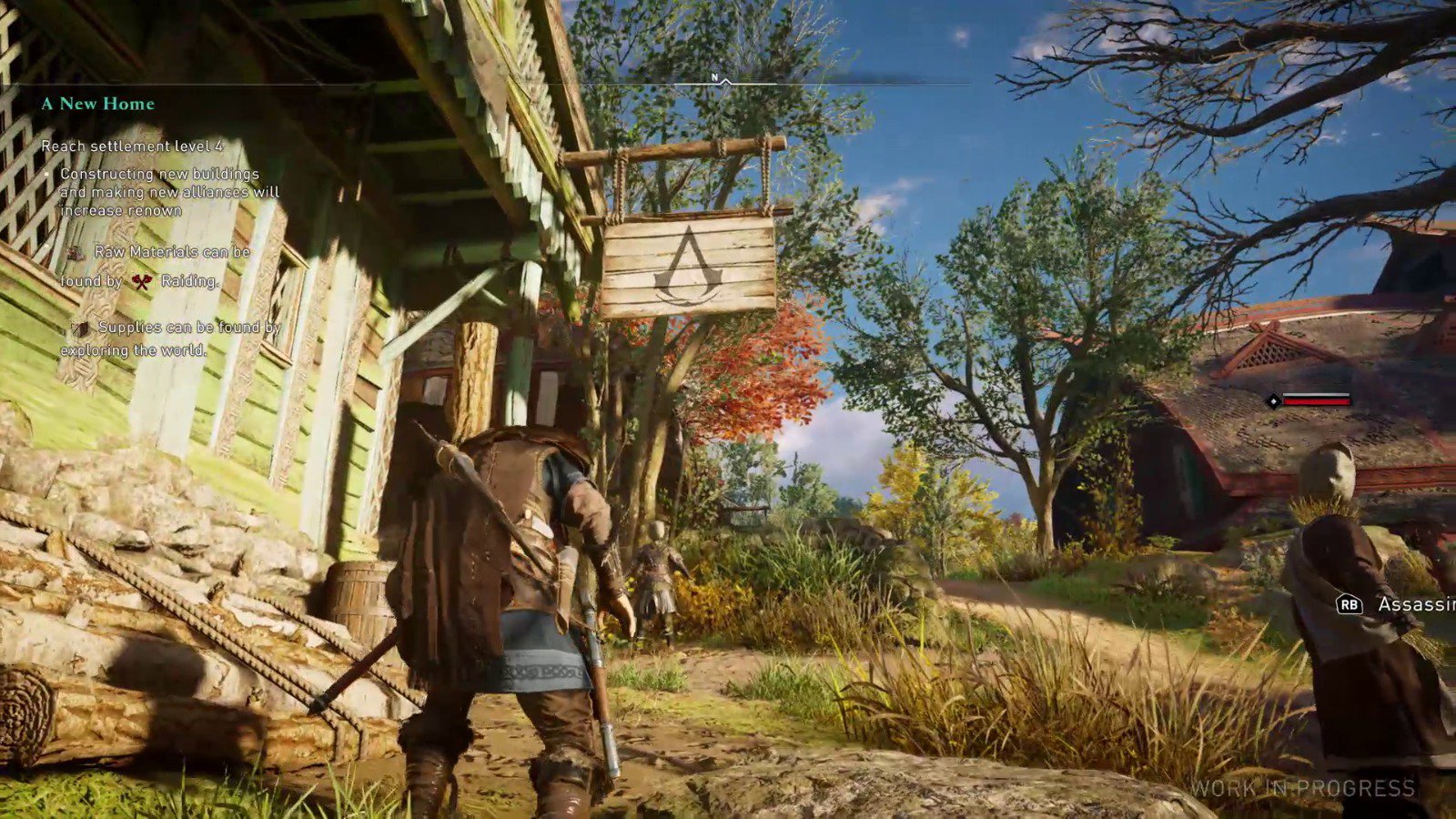Select the Reach settlement level 4 objective
This screenshot has height=819, width=1456.
coord(132,146)
